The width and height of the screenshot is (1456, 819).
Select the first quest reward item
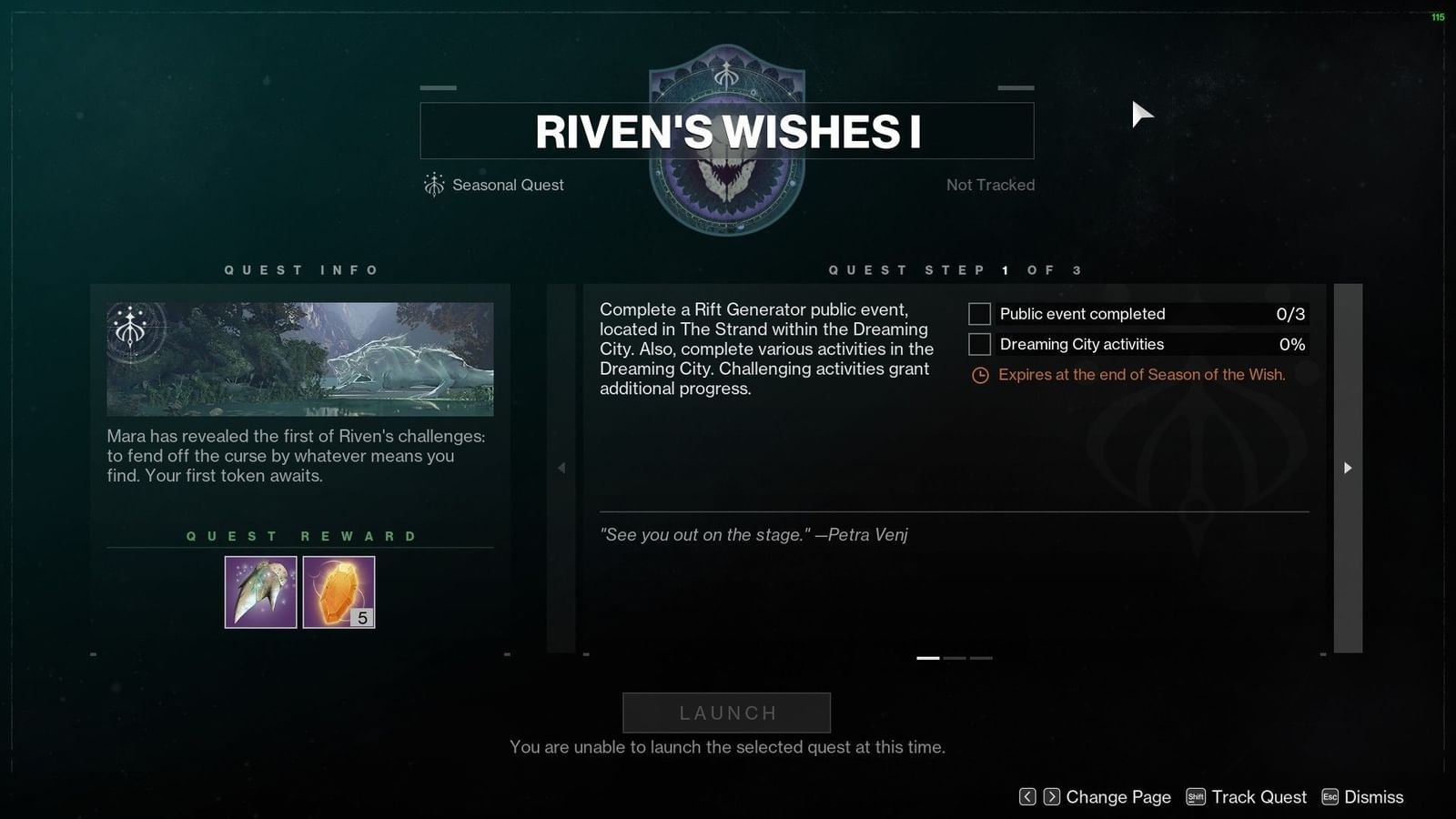(259, 591)
